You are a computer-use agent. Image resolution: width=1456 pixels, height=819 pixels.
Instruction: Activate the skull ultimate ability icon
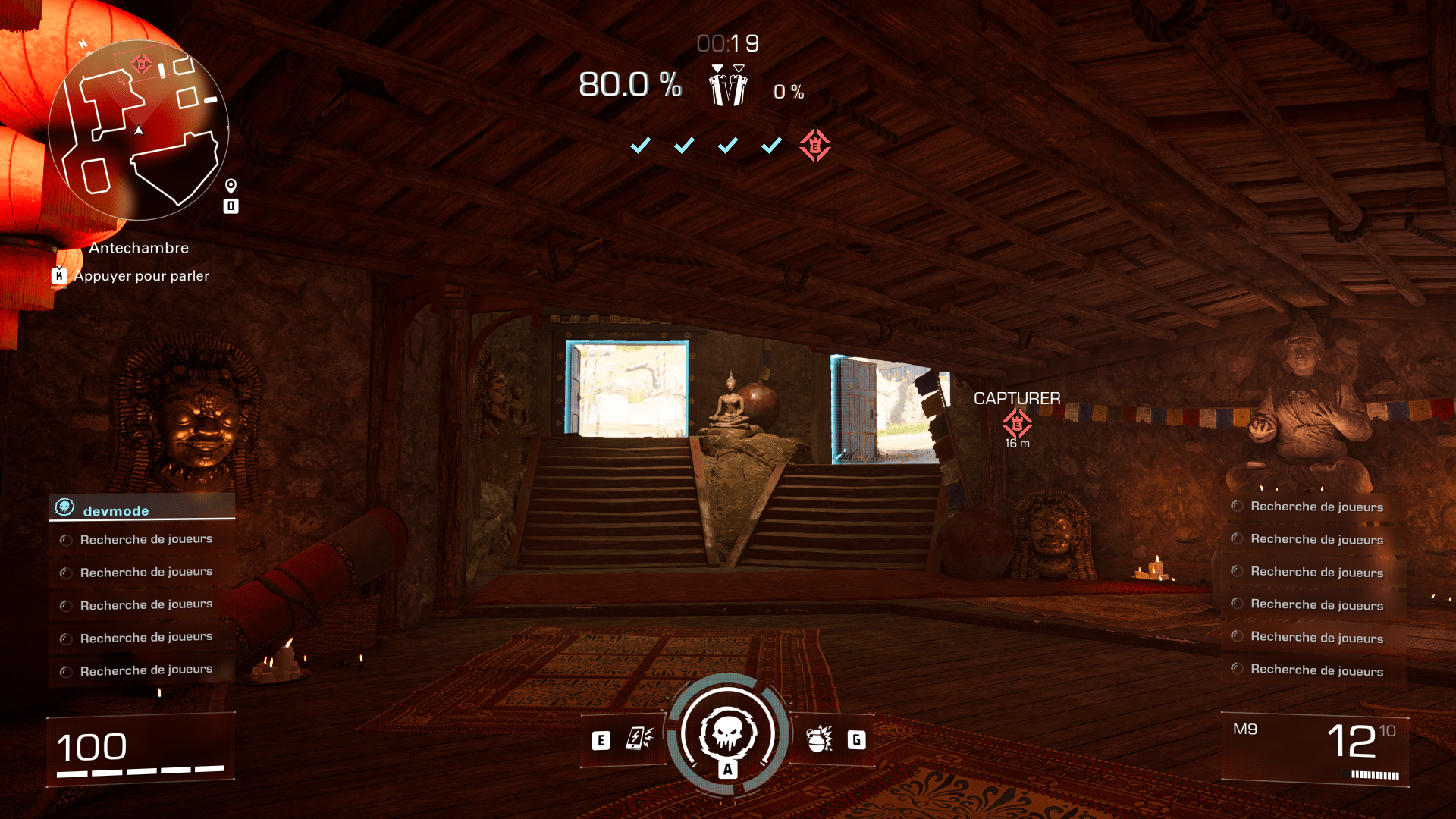728,734
